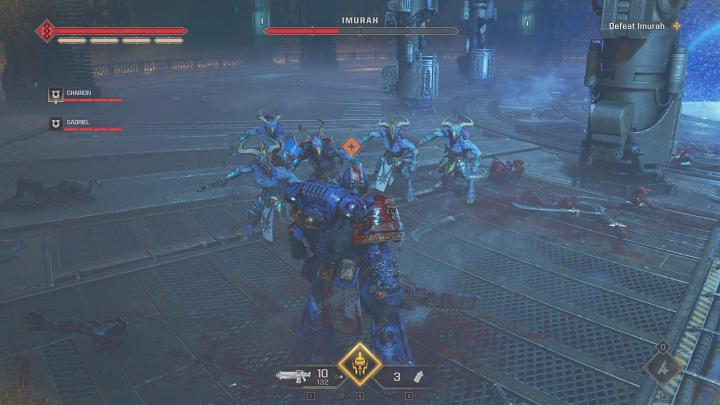This screenshot has width=720, height=405.
Task: Select squadmate Chairon's emblem icon
Action: (x=56, y=95)
